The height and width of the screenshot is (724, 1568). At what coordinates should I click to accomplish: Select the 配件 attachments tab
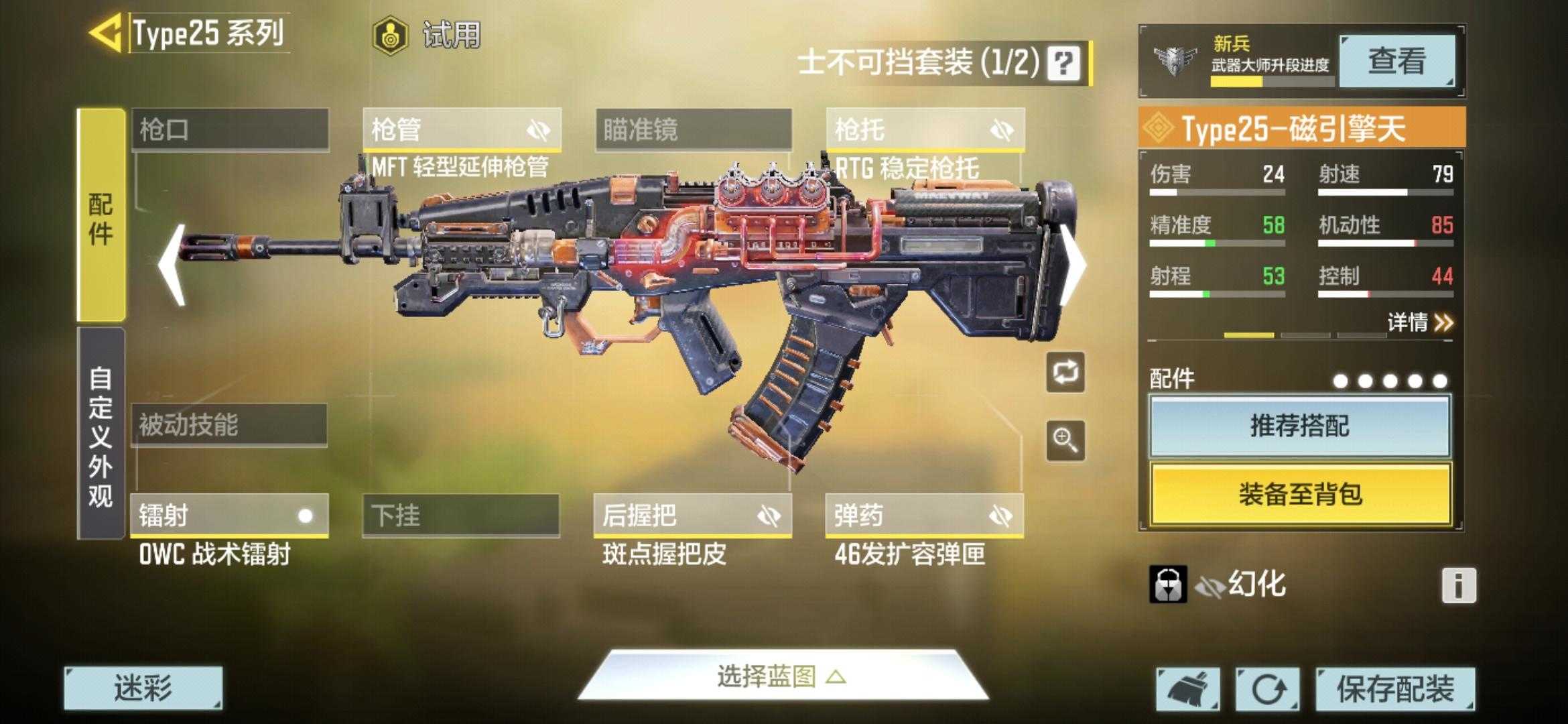tap(101, 216)
